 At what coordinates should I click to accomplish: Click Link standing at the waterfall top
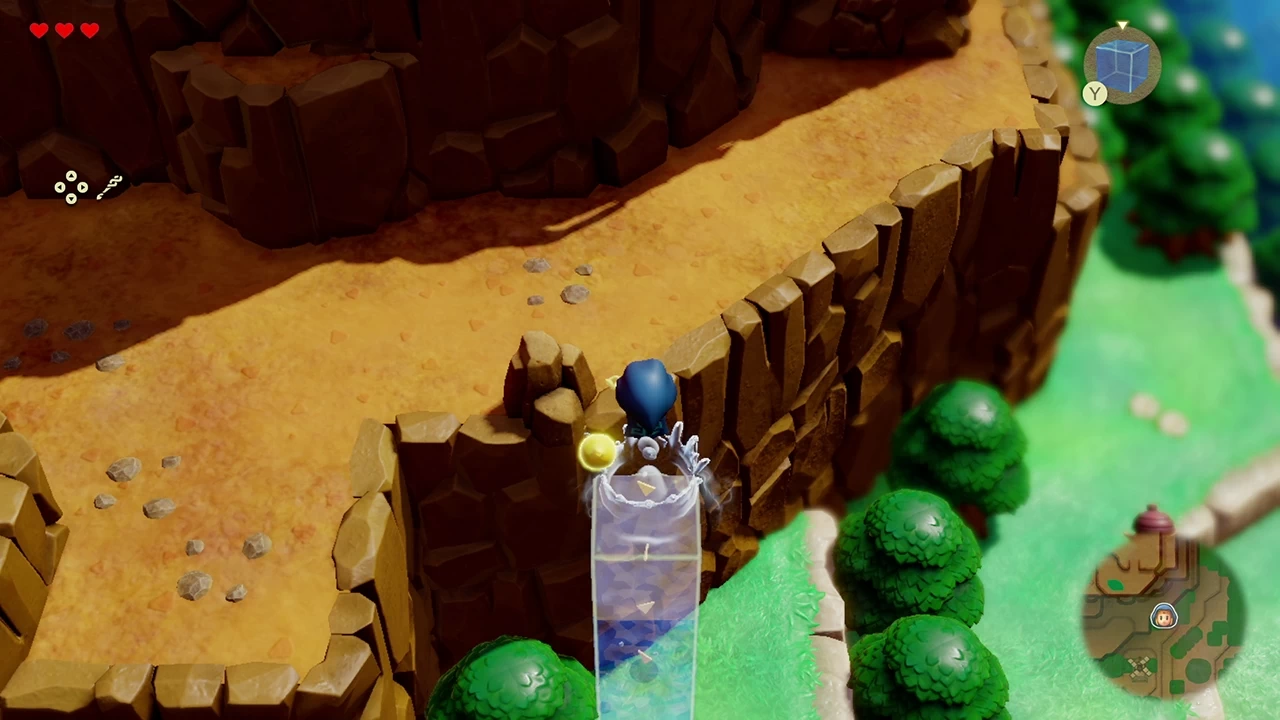(x=648, y=400)
